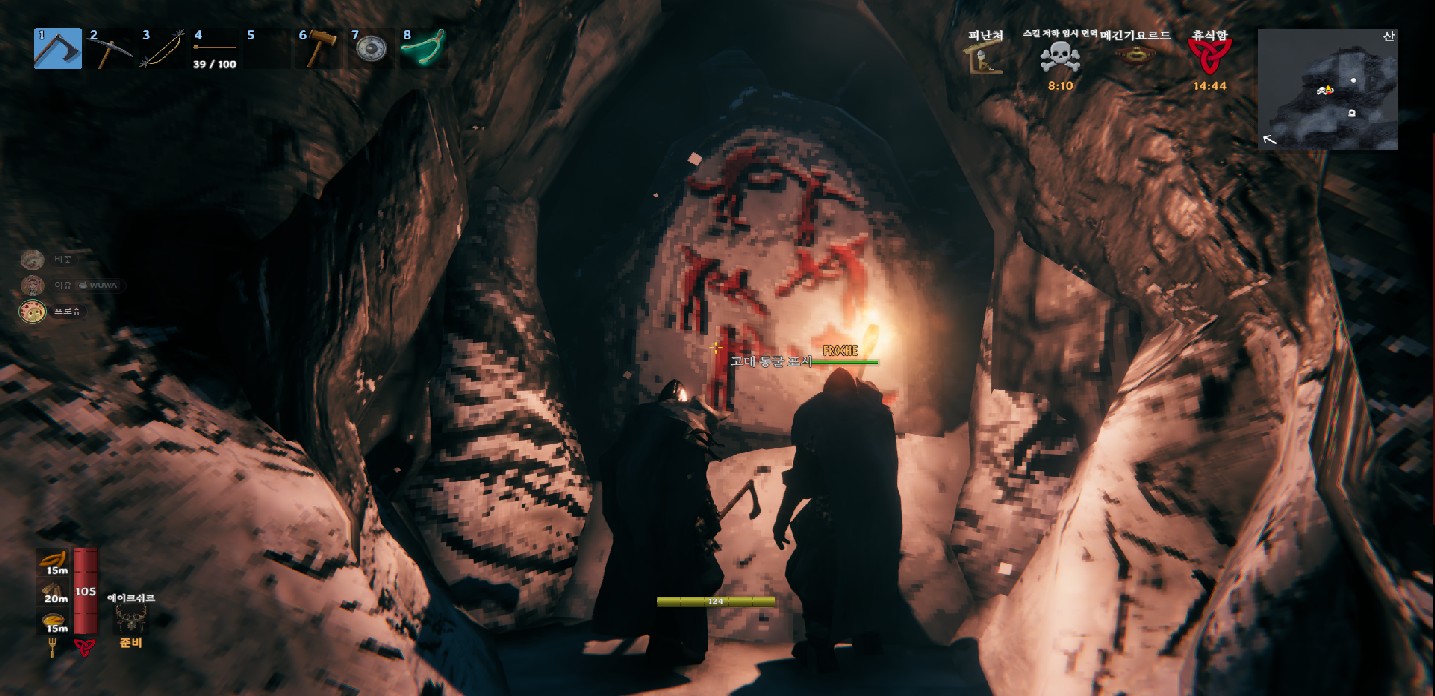The width and height of the screenshot is (1435, 696).
Task: Inspect the skull and crossbones status icon
Action: point(1060,57)
